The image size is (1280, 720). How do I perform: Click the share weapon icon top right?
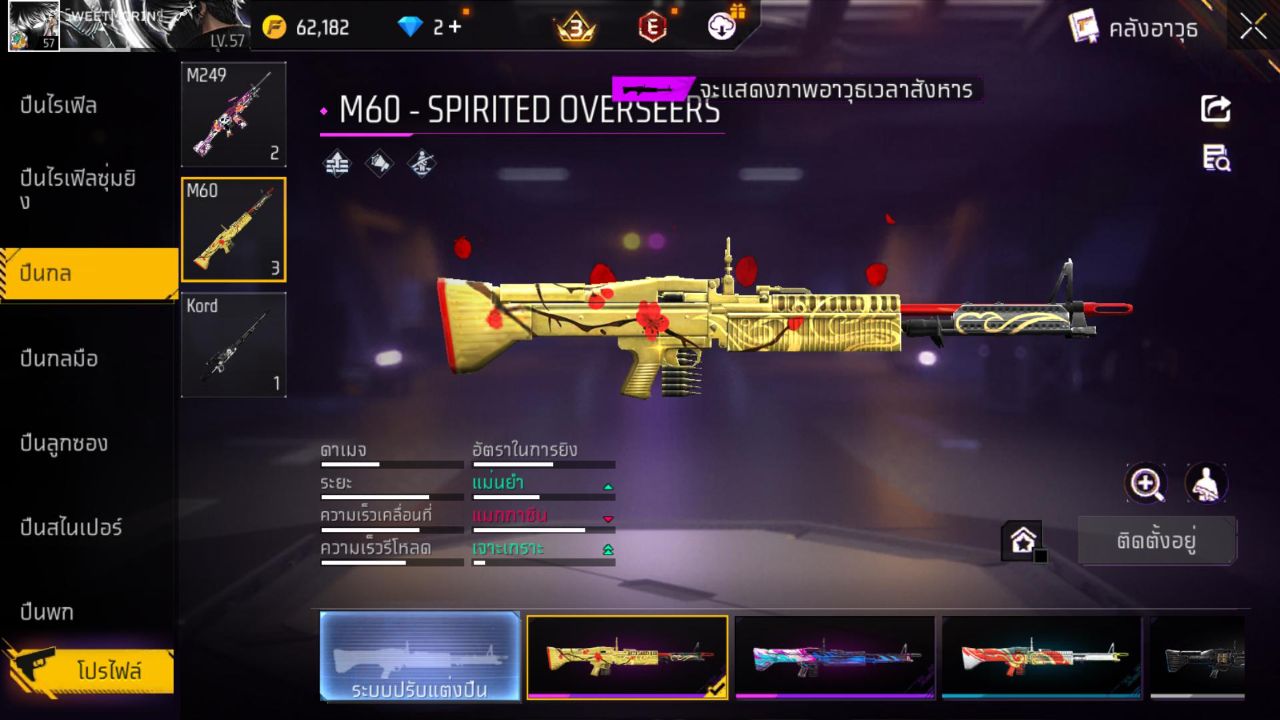click(x=1215, y=110)
